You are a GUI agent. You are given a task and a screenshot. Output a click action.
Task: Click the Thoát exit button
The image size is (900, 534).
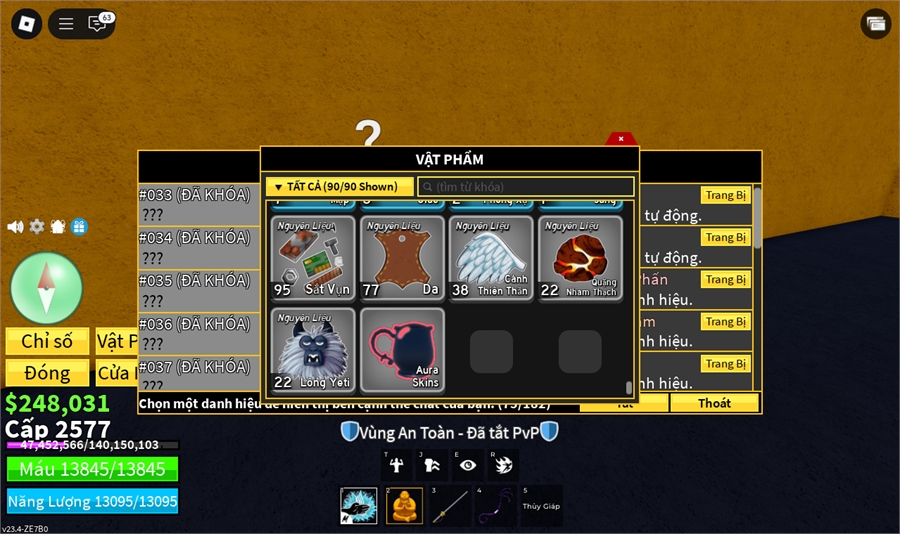[x=714, y=403]
